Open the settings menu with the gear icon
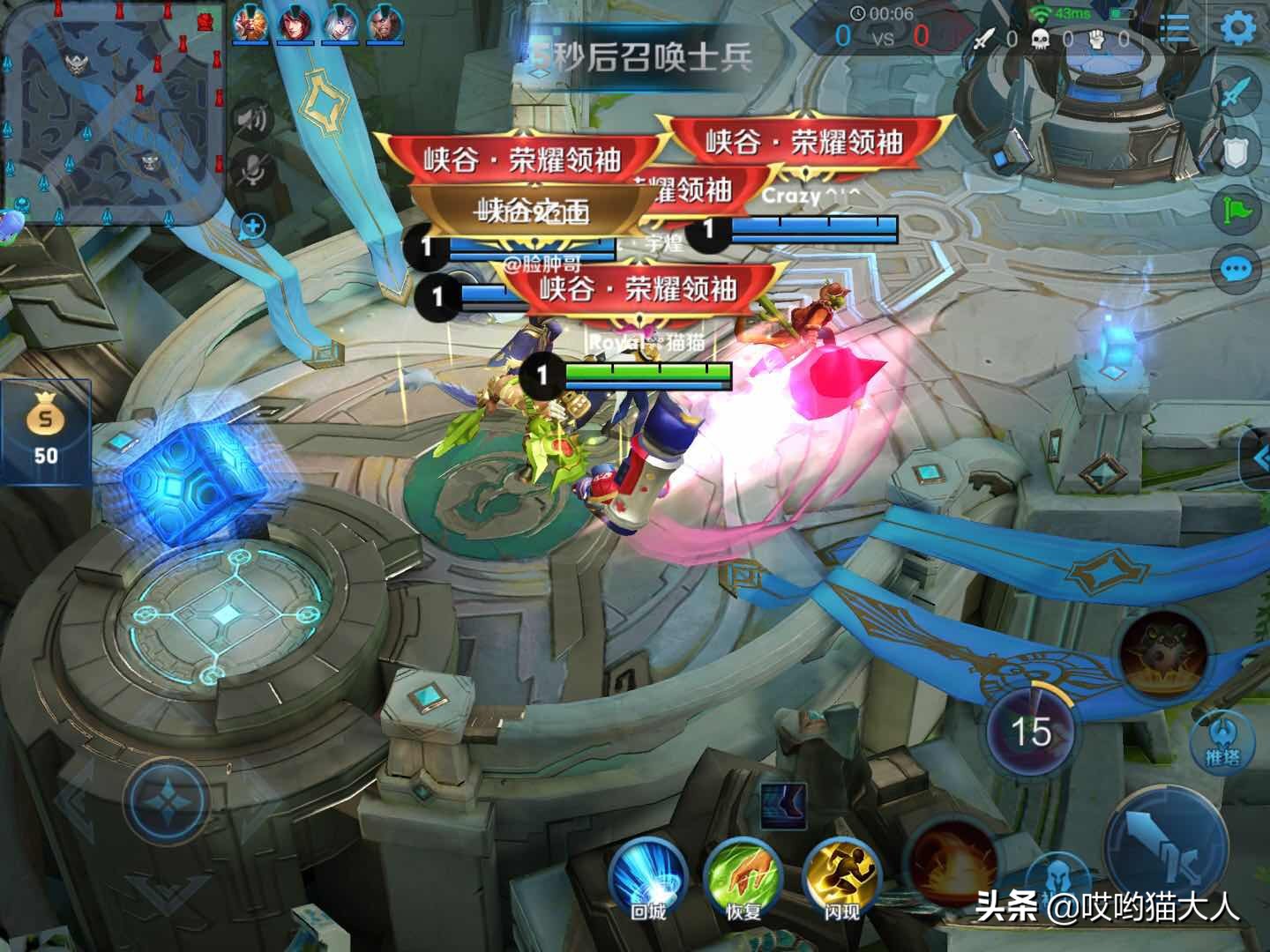Screen dimensions: 1270x952 [1239, 26]
